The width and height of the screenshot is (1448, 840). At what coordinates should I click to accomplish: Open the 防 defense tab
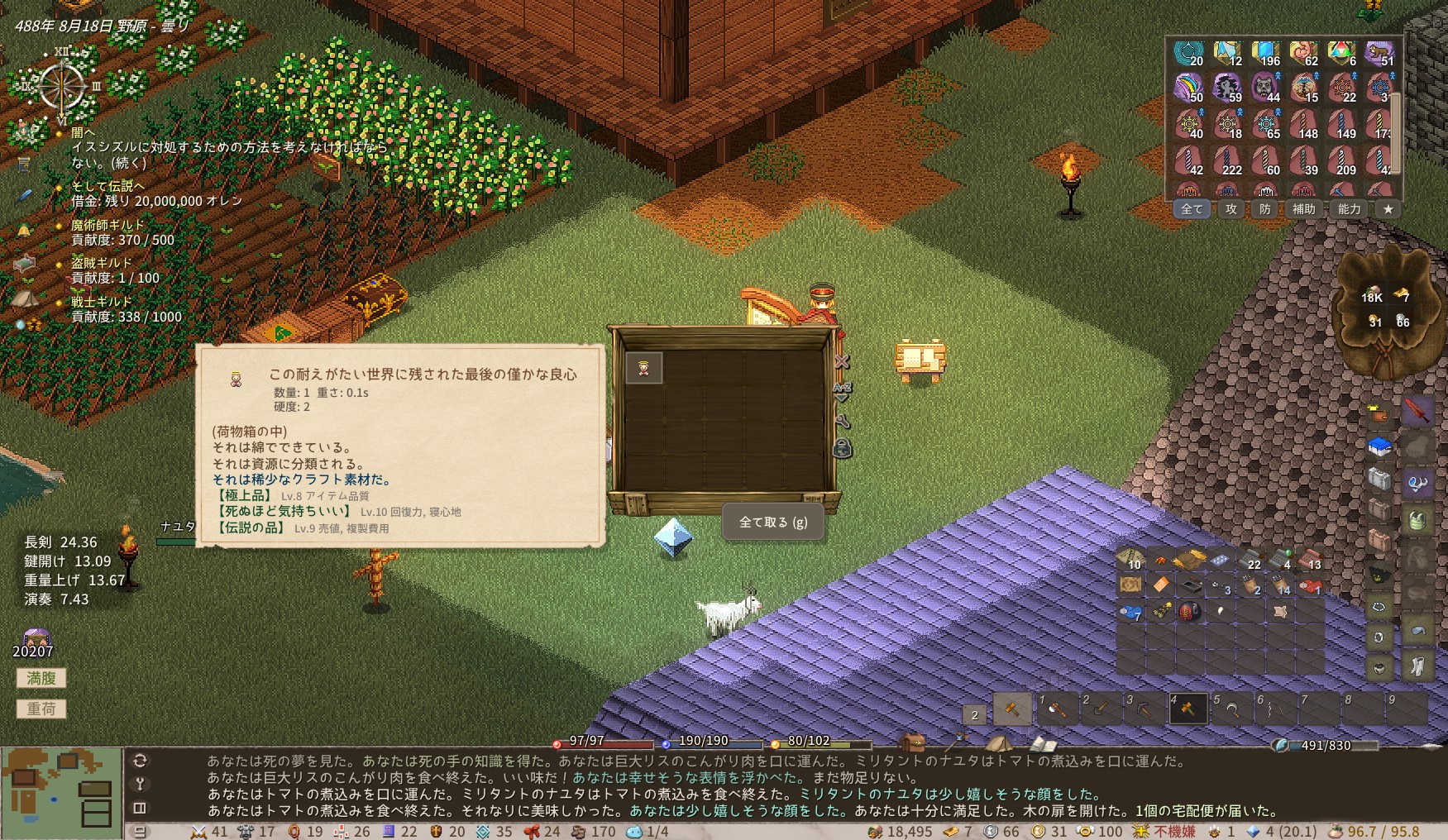pyautogui.click(x=1265, y=209)
